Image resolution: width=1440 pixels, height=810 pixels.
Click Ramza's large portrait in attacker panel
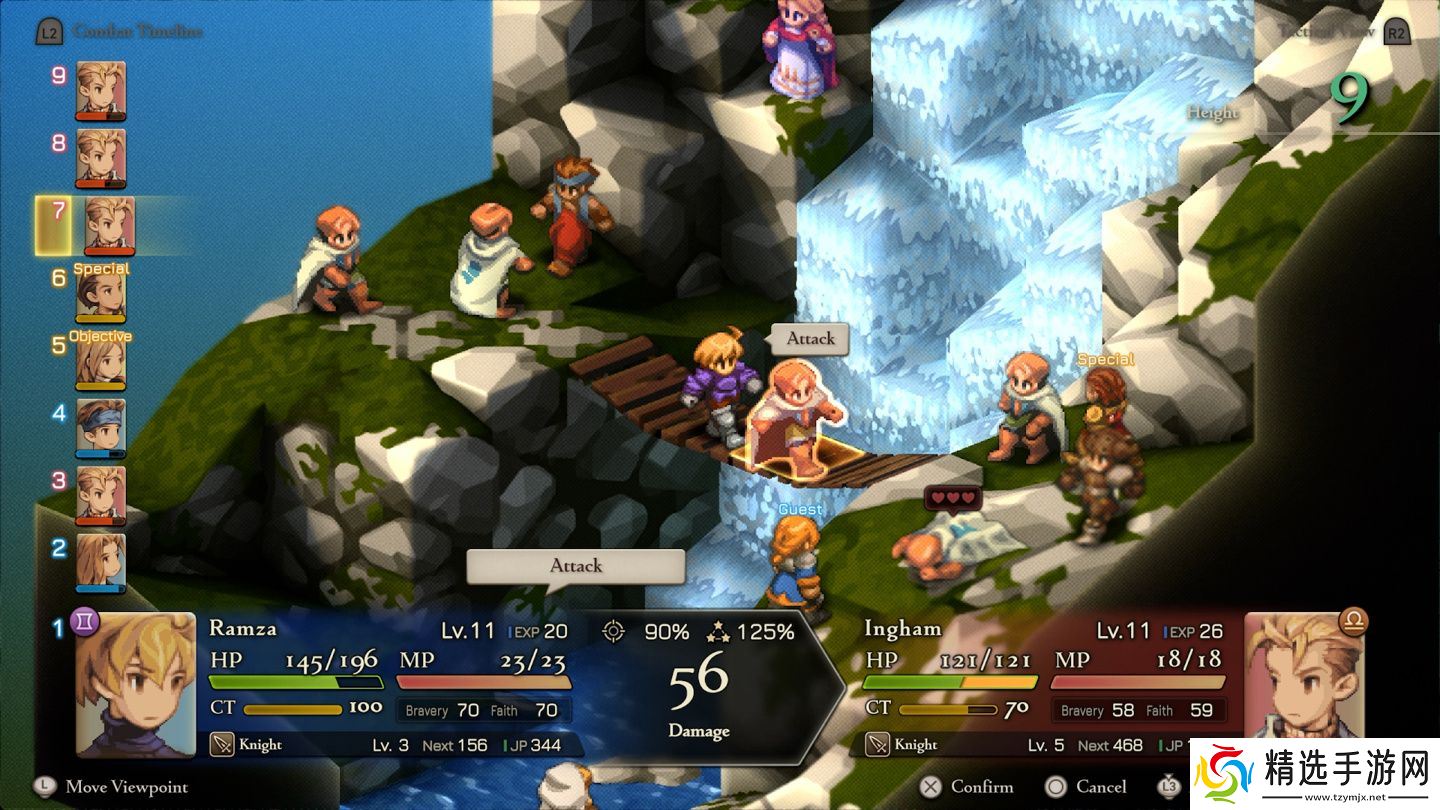(136, 685)
